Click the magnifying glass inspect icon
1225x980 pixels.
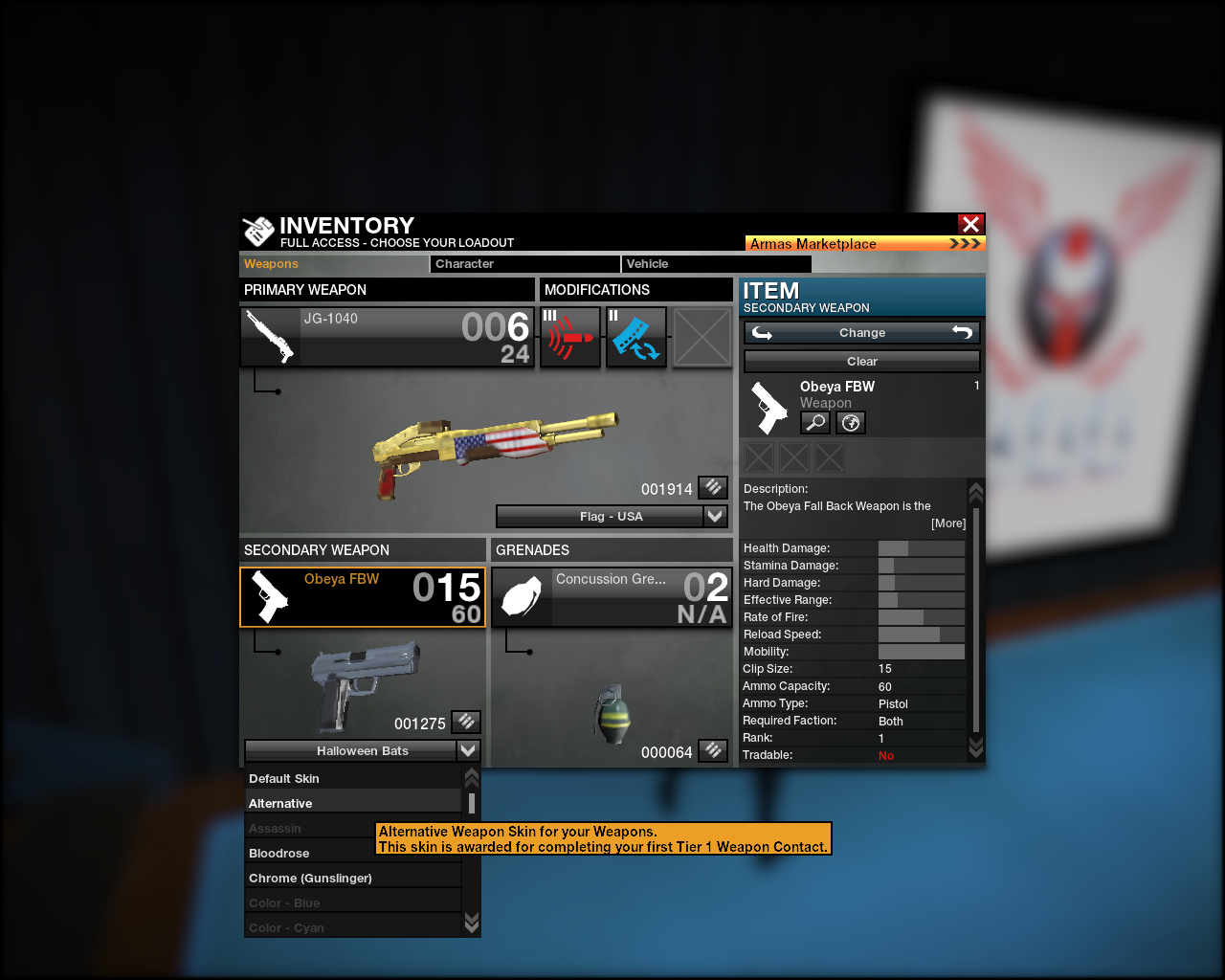coord(815,422)
